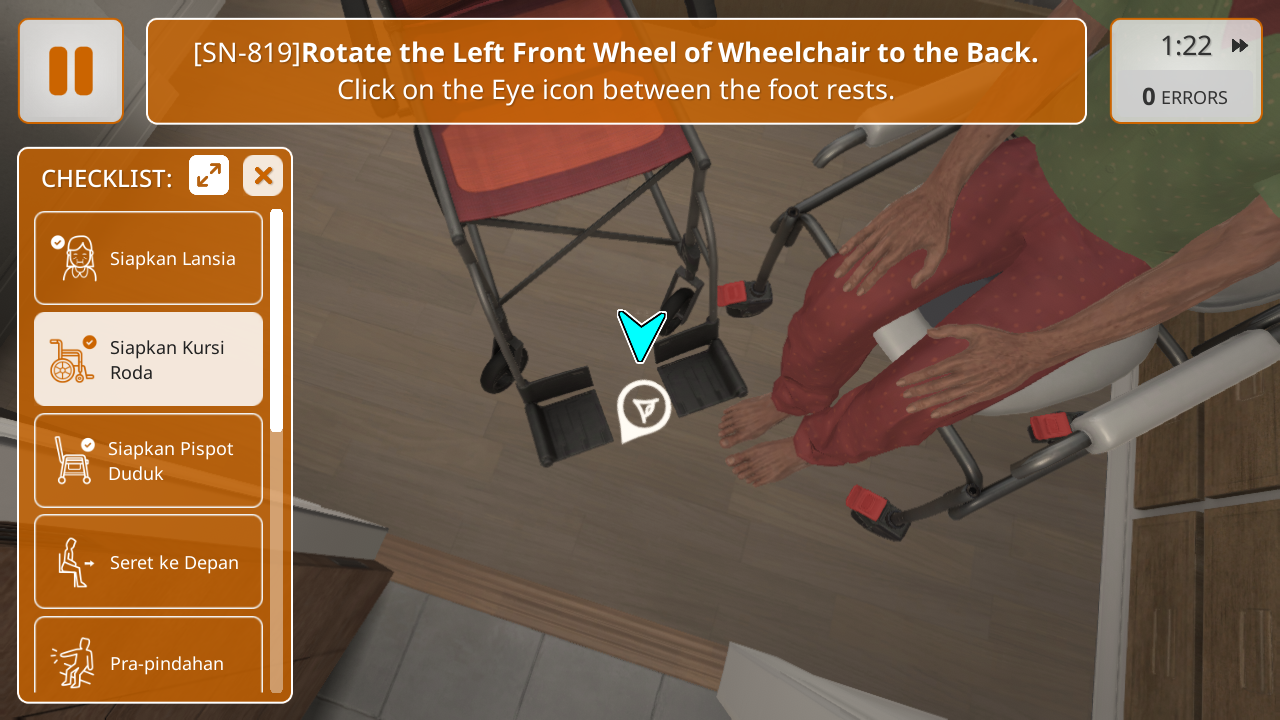
Task: Close the checklist panel
Action: point(263,176)
